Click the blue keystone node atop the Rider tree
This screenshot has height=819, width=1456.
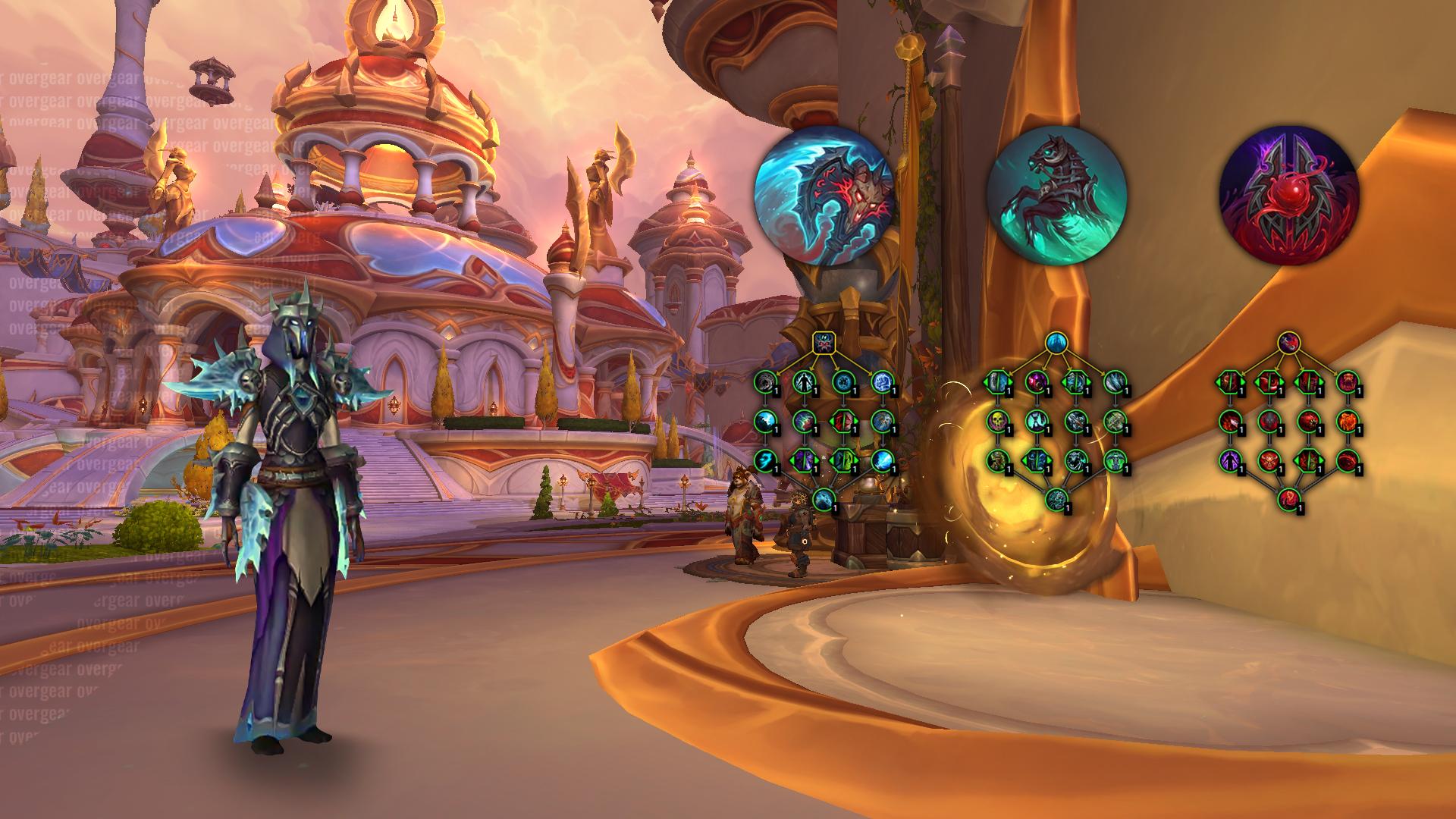coord(1056,343)
